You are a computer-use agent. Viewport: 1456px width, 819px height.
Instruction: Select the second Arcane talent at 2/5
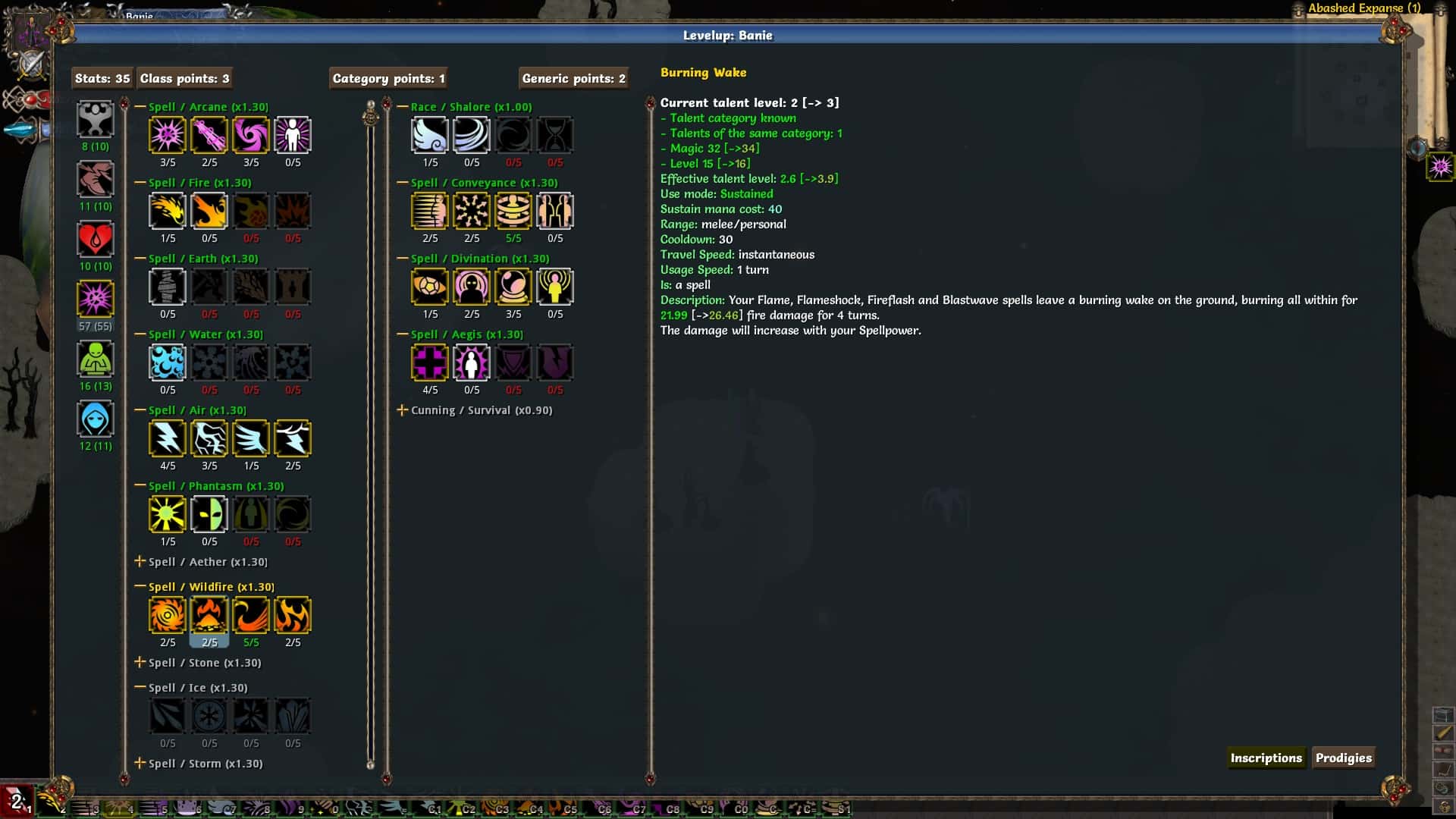click(209, 135)
